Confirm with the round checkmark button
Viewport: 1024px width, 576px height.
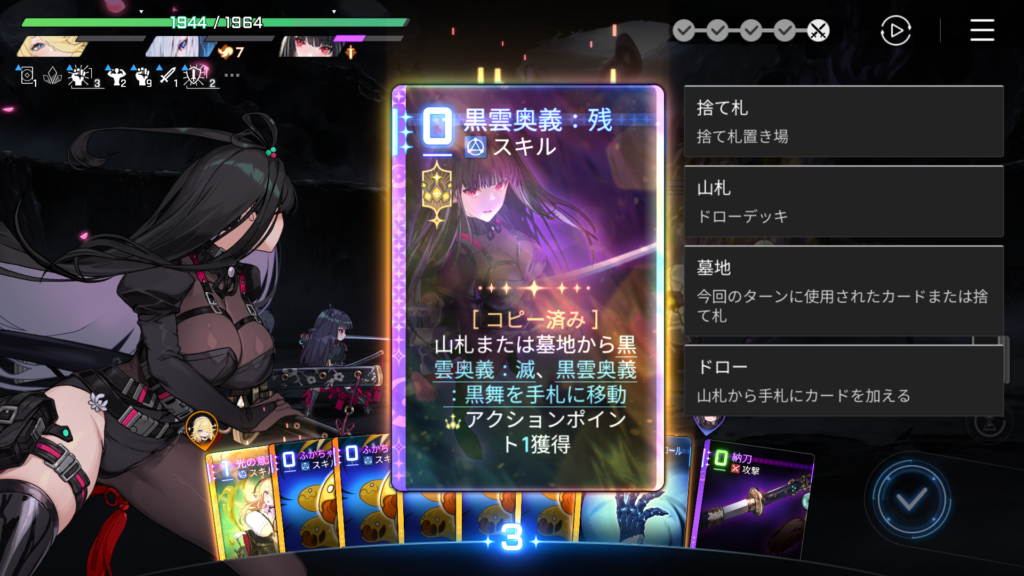point(909,498)
